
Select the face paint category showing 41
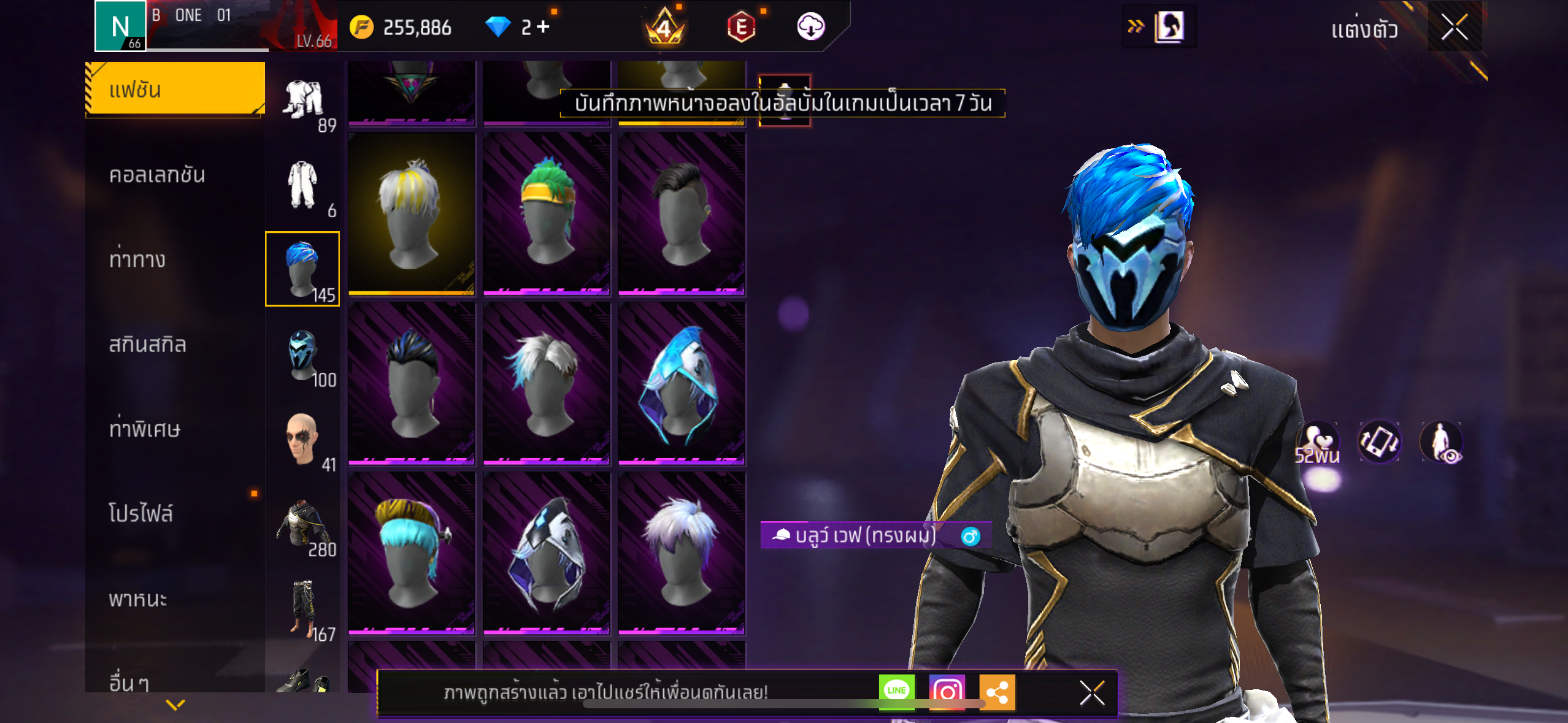(x=302, y=440)
